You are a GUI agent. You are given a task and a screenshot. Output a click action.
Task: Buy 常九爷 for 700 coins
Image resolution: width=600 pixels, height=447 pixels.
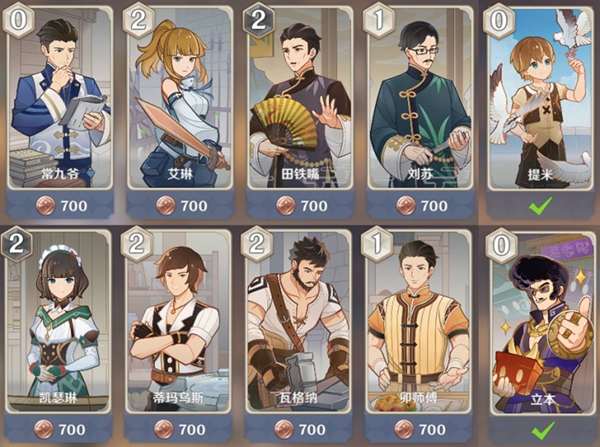pyautogui.click(x=61, y=205)
